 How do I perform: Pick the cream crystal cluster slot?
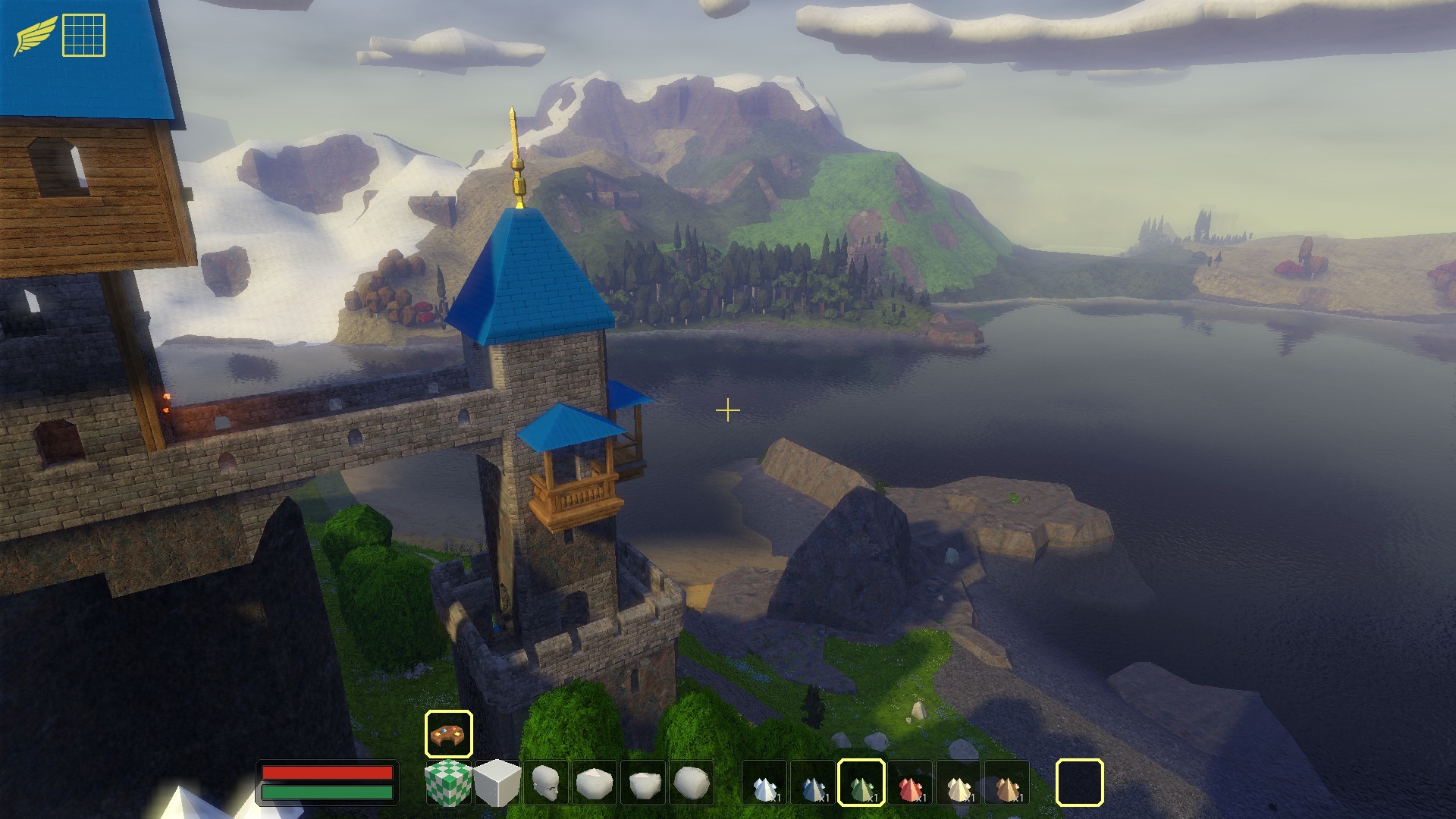959,783
